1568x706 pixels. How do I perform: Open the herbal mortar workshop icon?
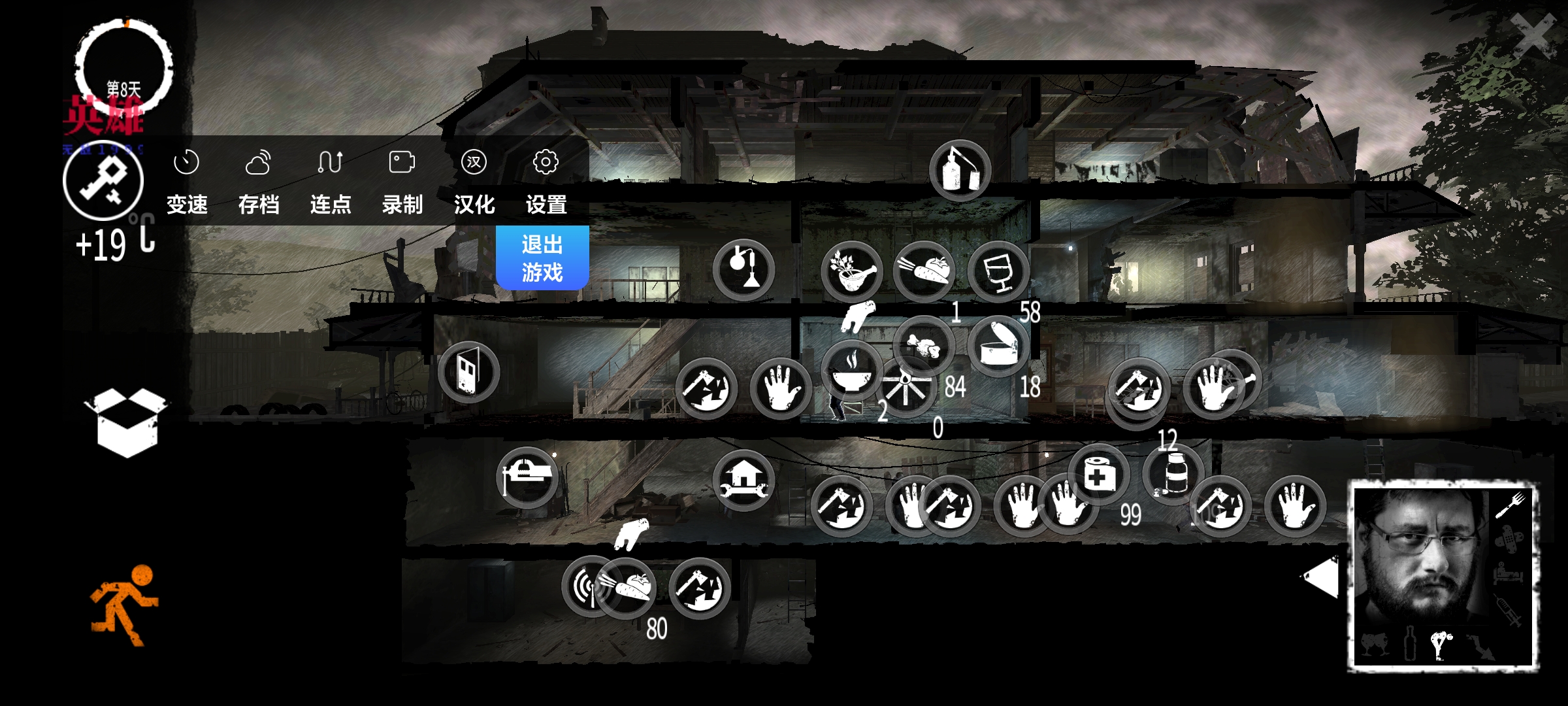852,271
